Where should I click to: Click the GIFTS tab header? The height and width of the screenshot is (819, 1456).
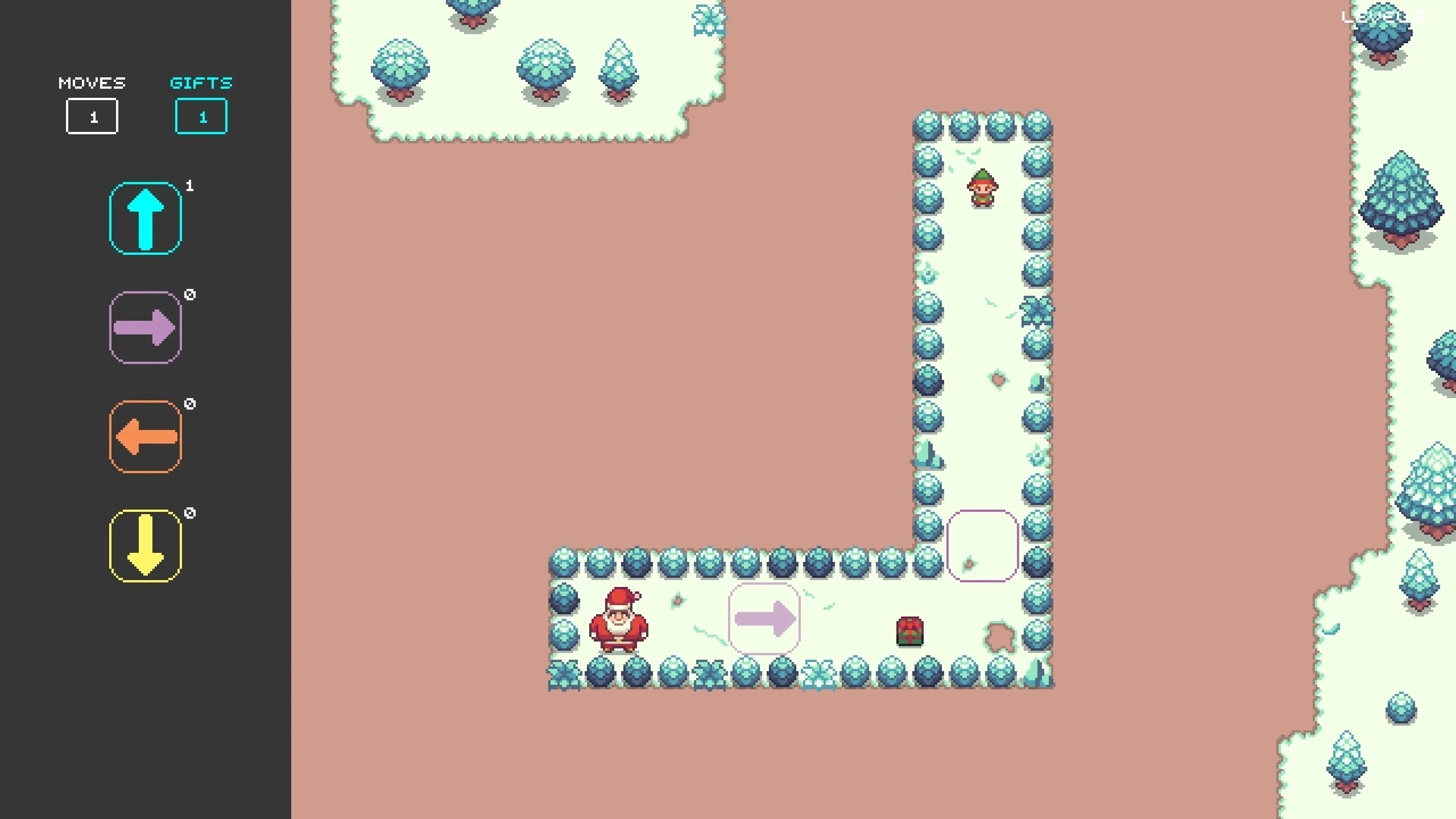click(x=201, y=83)
